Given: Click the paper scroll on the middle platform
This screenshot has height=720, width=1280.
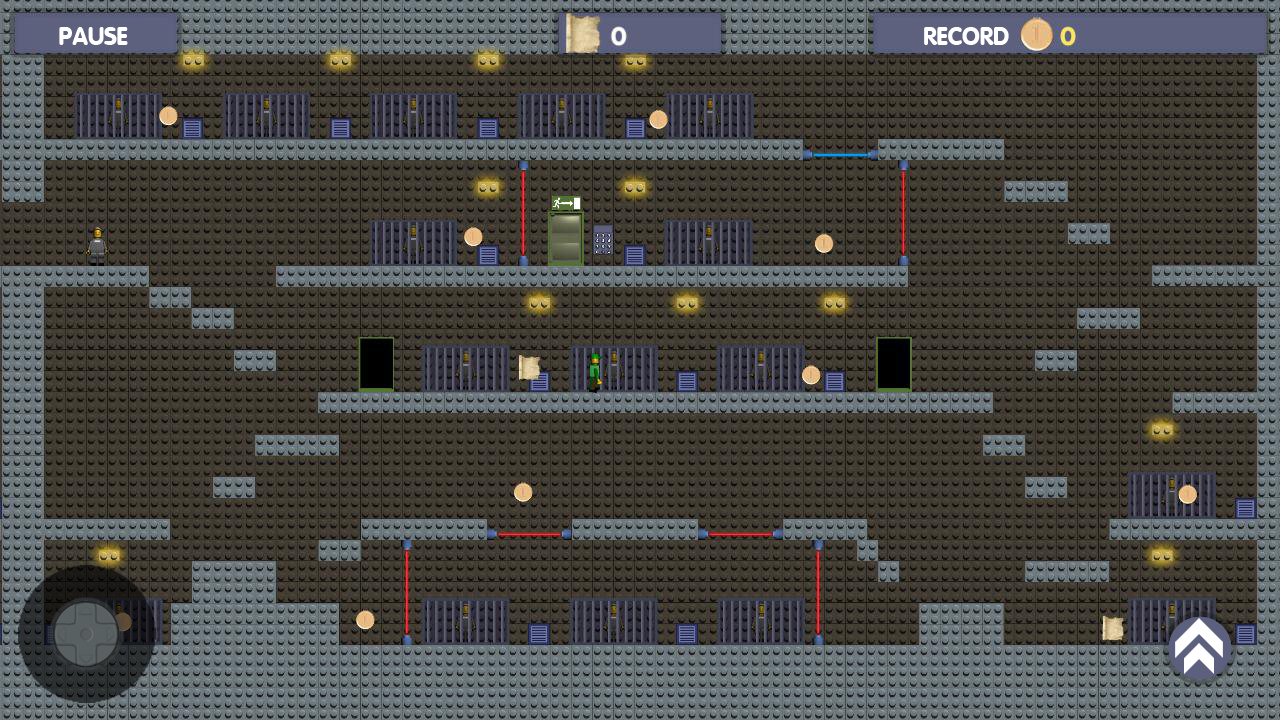Looking at the screenshot, I should tap(529, 369).
